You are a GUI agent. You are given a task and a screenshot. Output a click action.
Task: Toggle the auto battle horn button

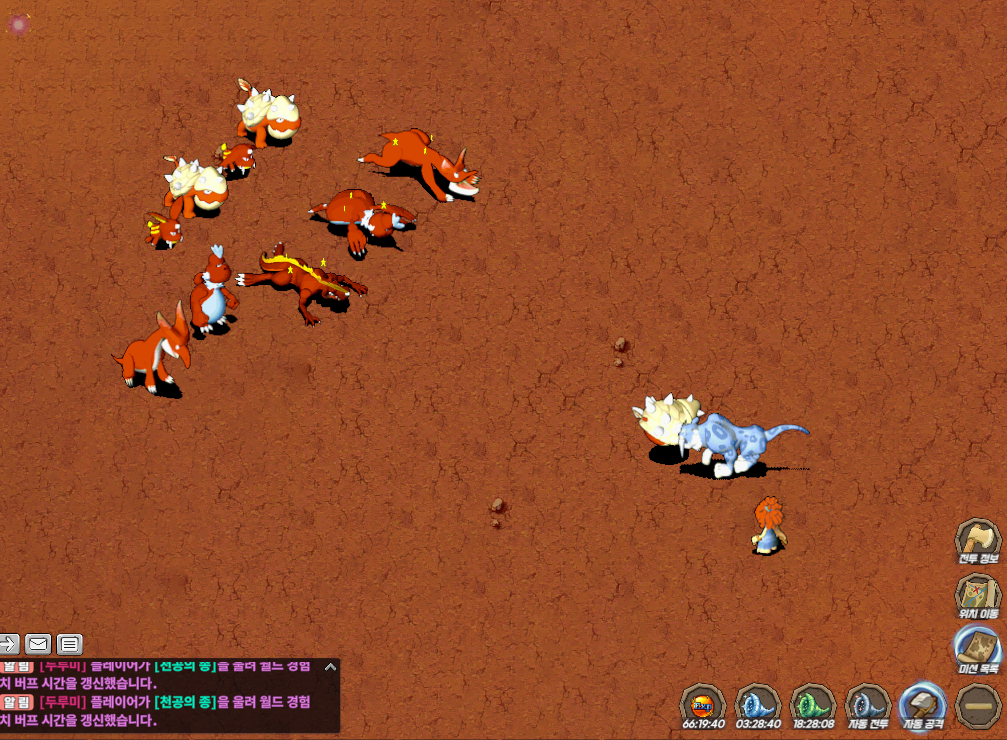click(x=868, y=704)
